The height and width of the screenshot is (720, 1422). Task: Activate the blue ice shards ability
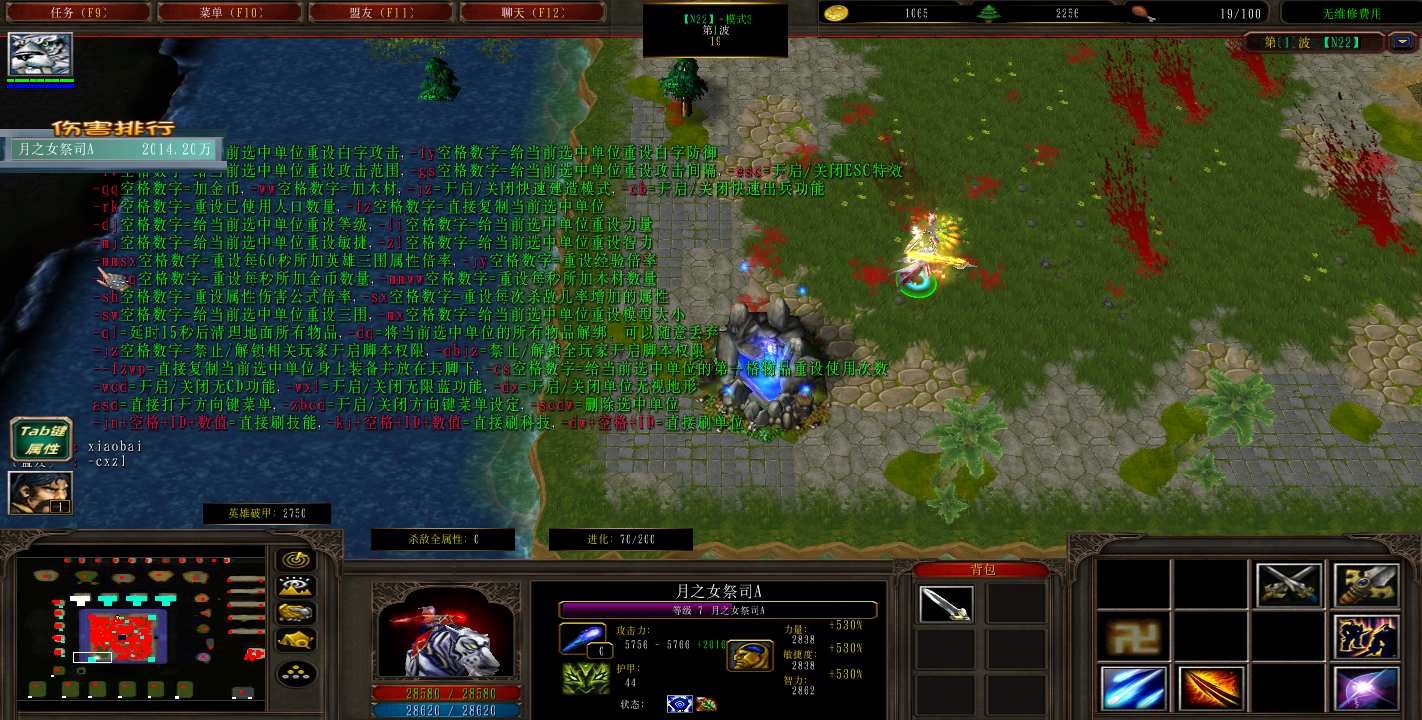1133,688
